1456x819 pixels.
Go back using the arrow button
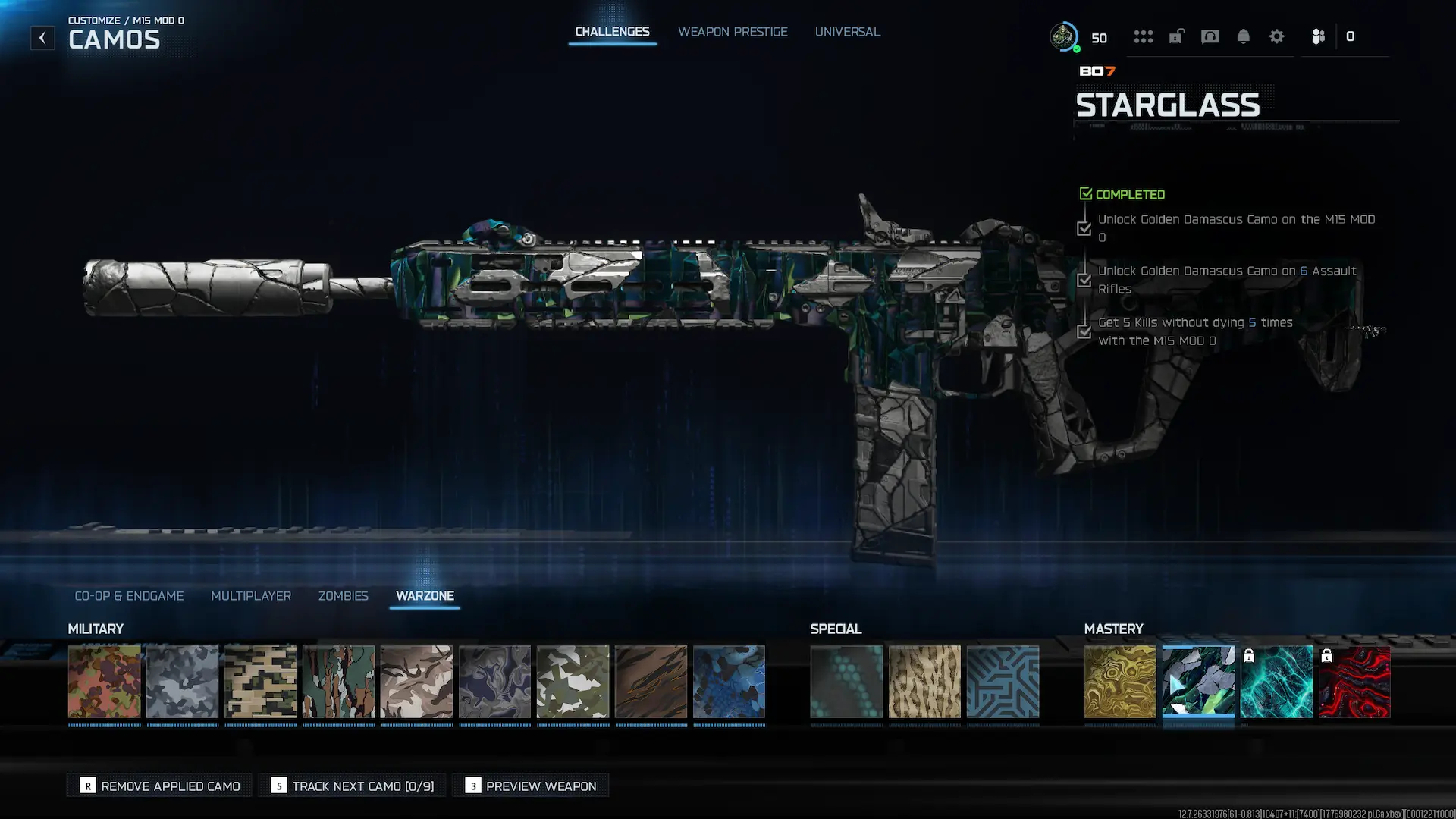[42, 38]
